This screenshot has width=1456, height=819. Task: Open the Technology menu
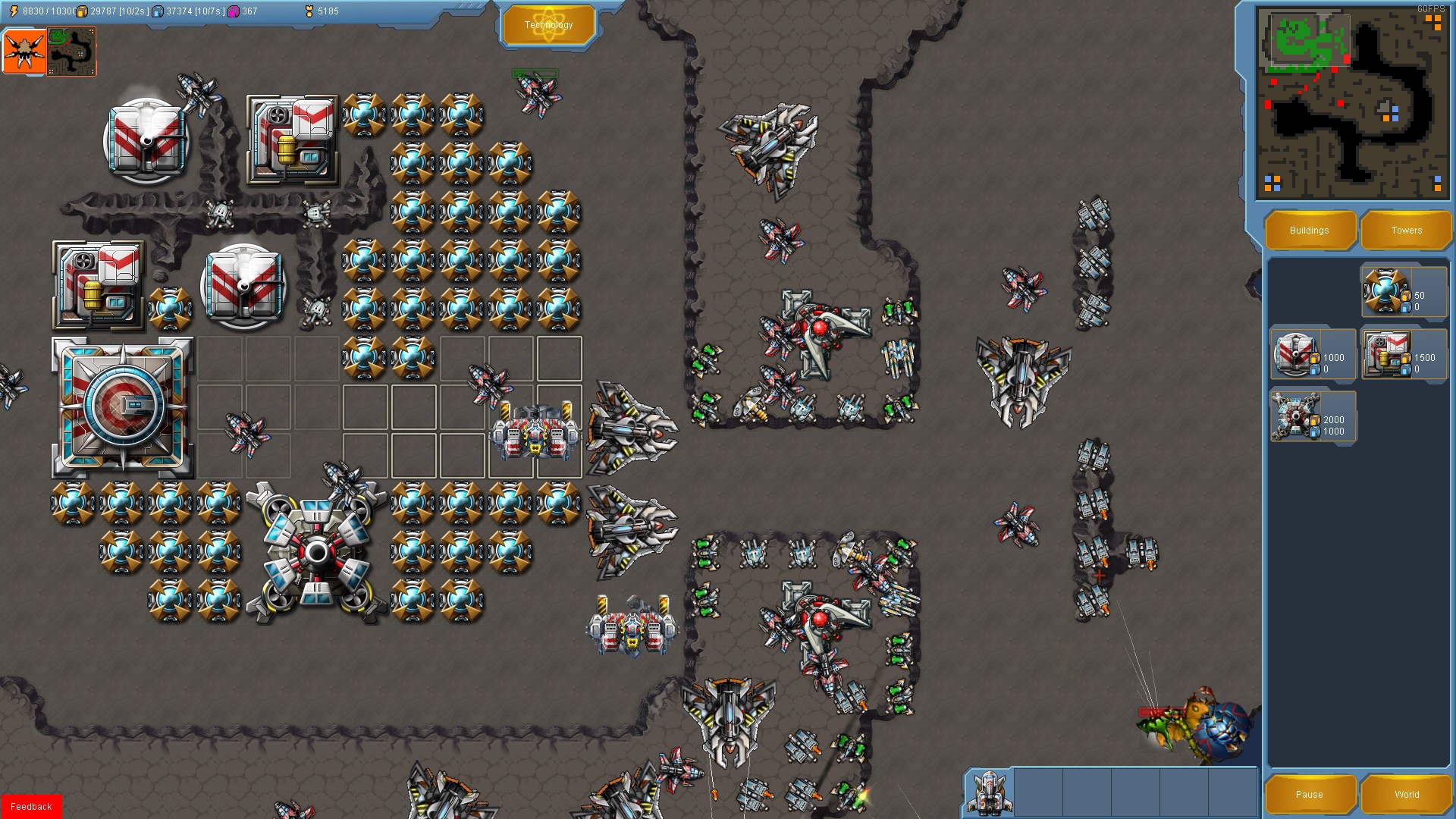548,25
